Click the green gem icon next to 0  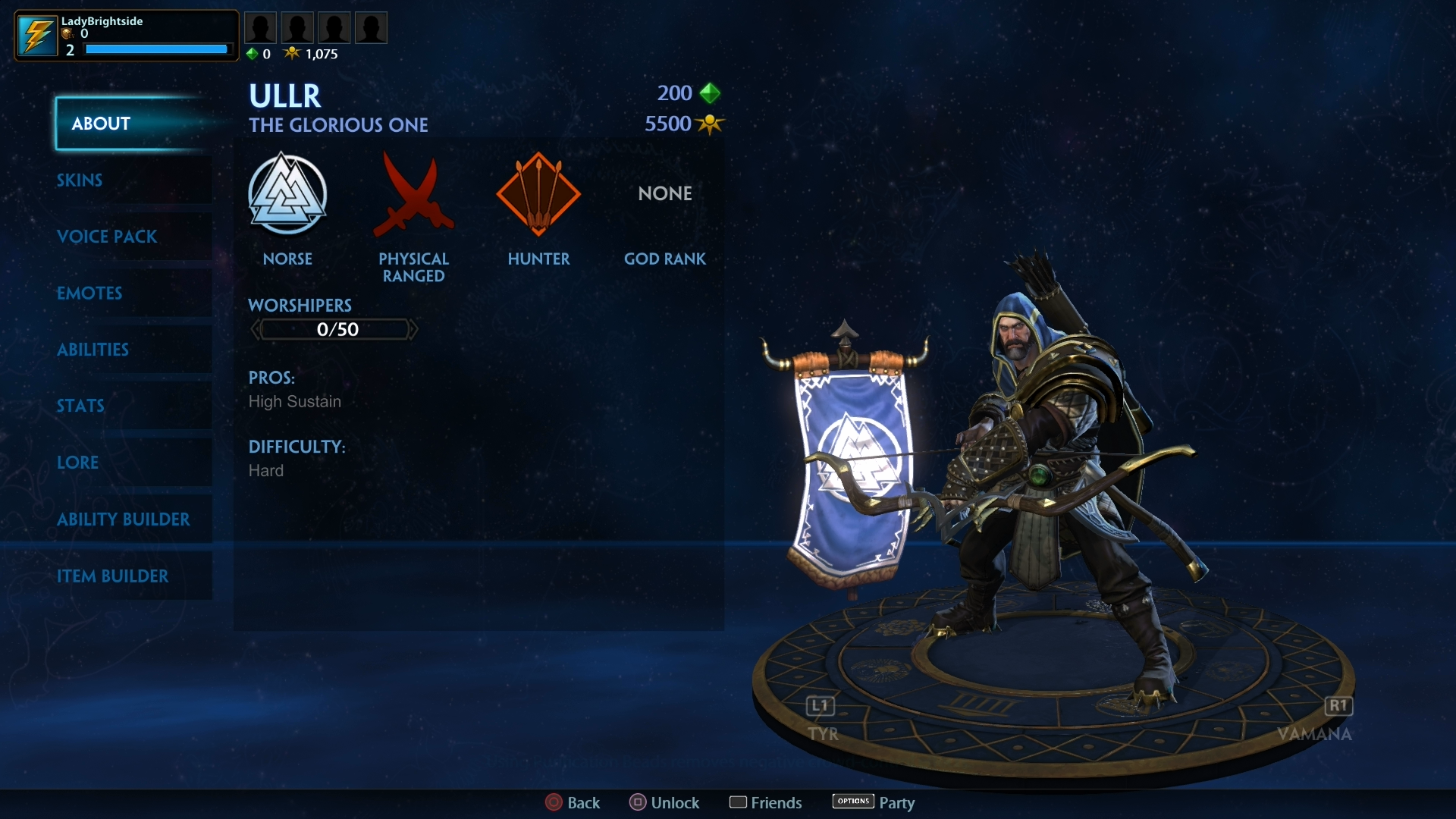click(x=253, y=53)
